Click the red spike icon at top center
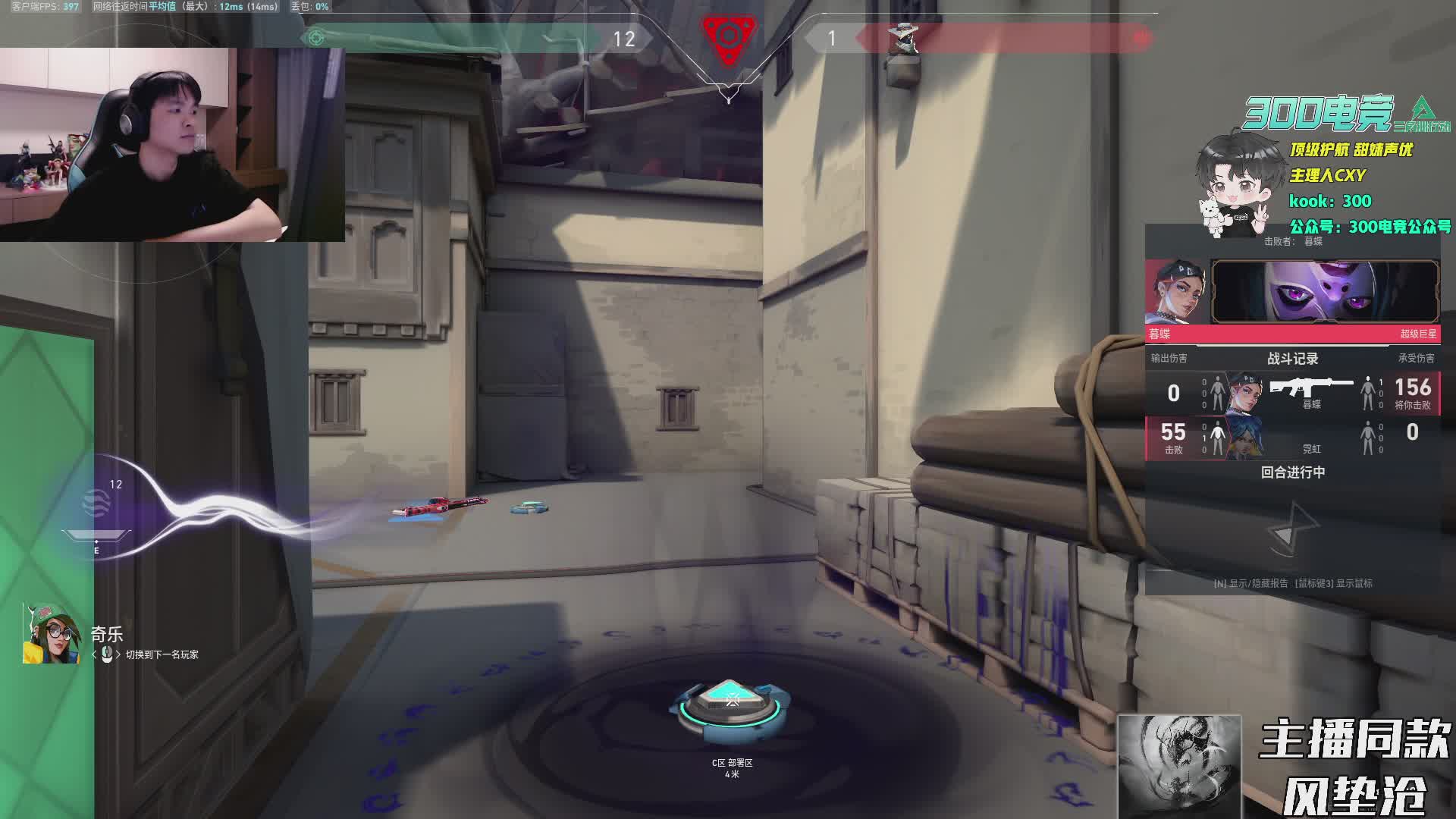Viewport: 1456px width, 819px height. (728, 36)
